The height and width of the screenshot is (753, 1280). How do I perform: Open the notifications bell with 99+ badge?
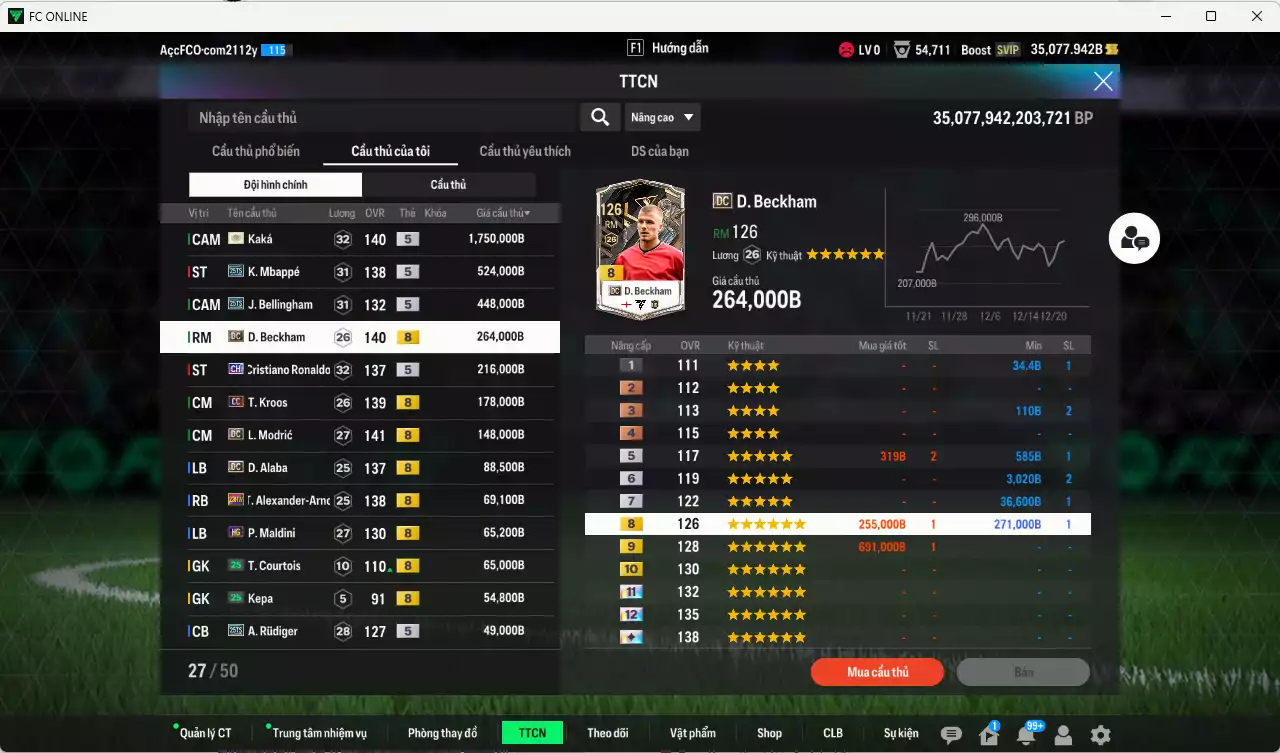coord(1025,734)
